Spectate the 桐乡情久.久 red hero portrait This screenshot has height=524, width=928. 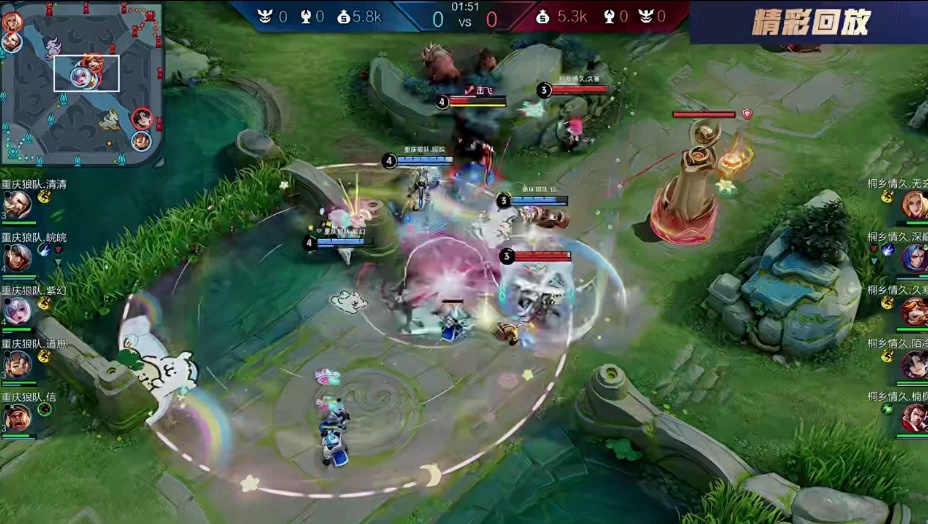coord(913,311)
